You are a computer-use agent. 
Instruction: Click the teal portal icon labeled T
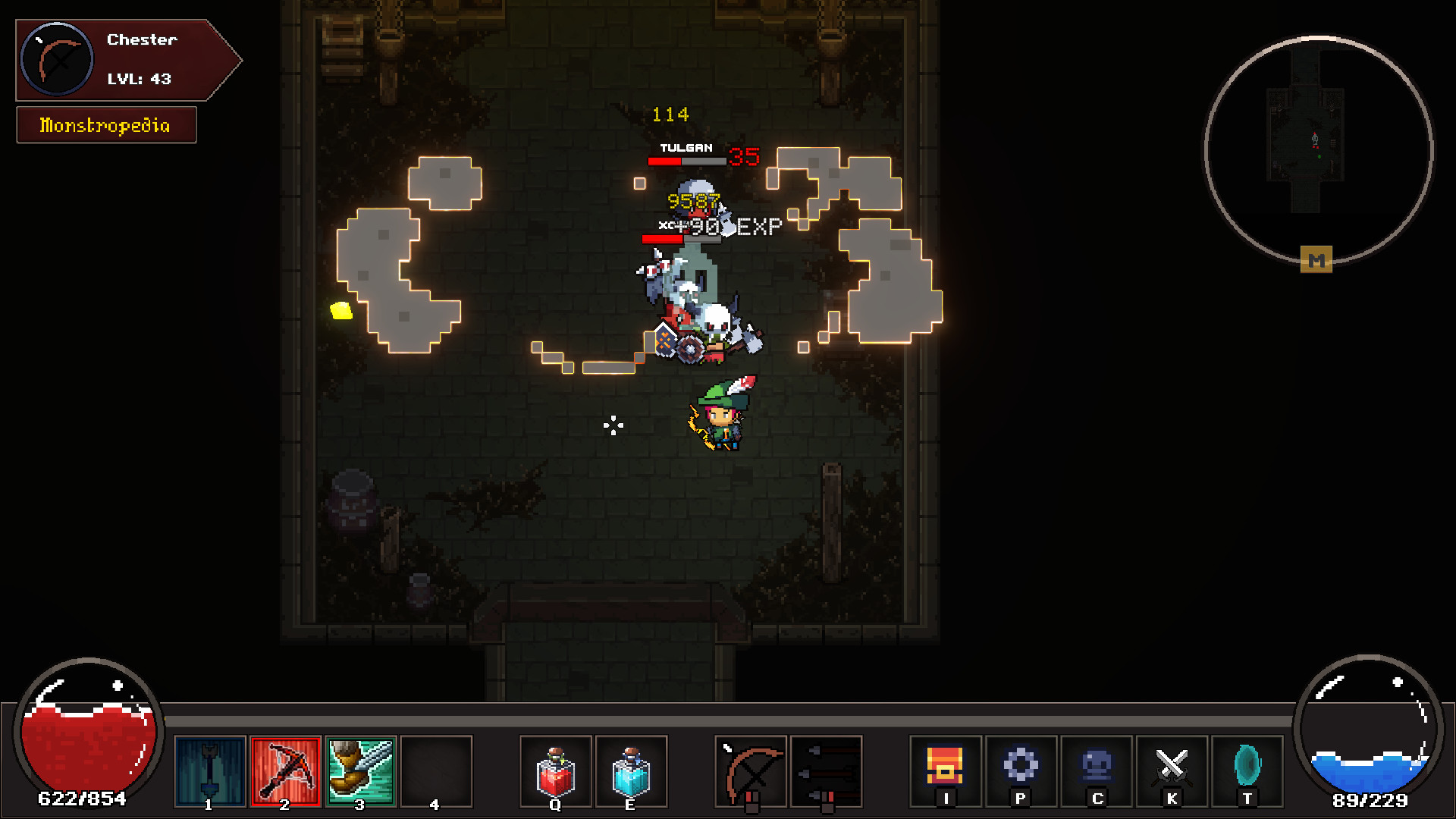point(1247,770)
